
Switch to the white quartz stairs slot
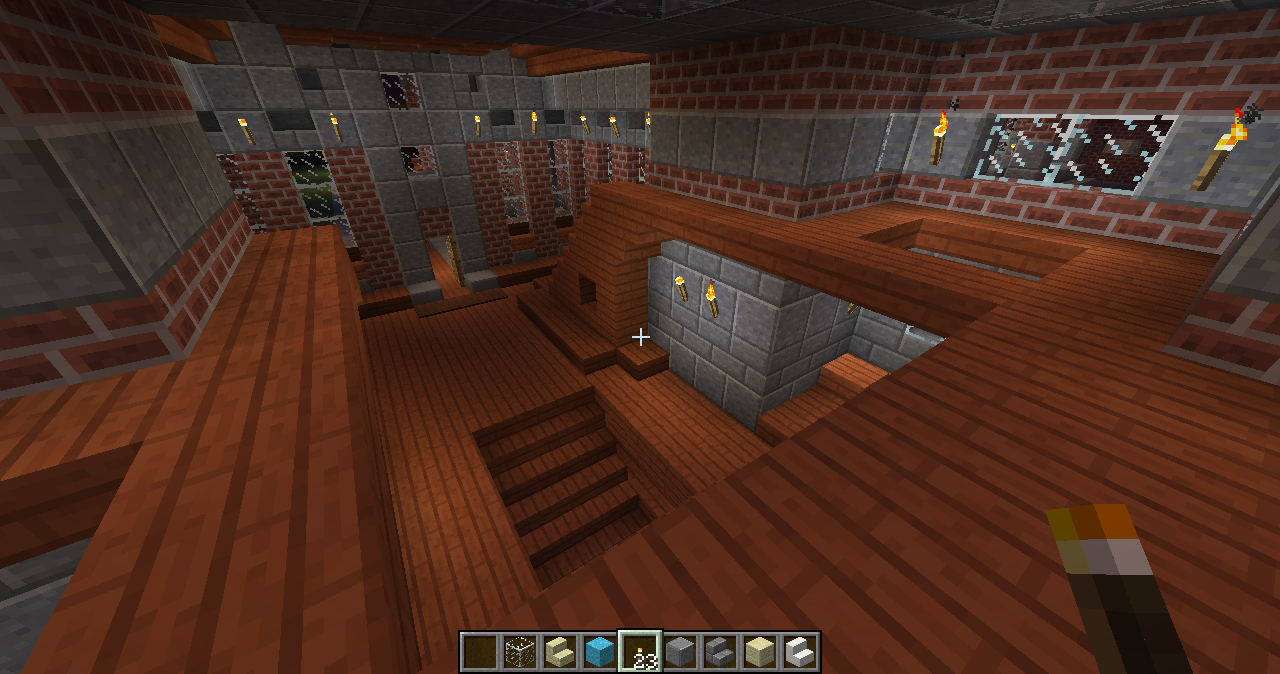[x=800, y=652]
